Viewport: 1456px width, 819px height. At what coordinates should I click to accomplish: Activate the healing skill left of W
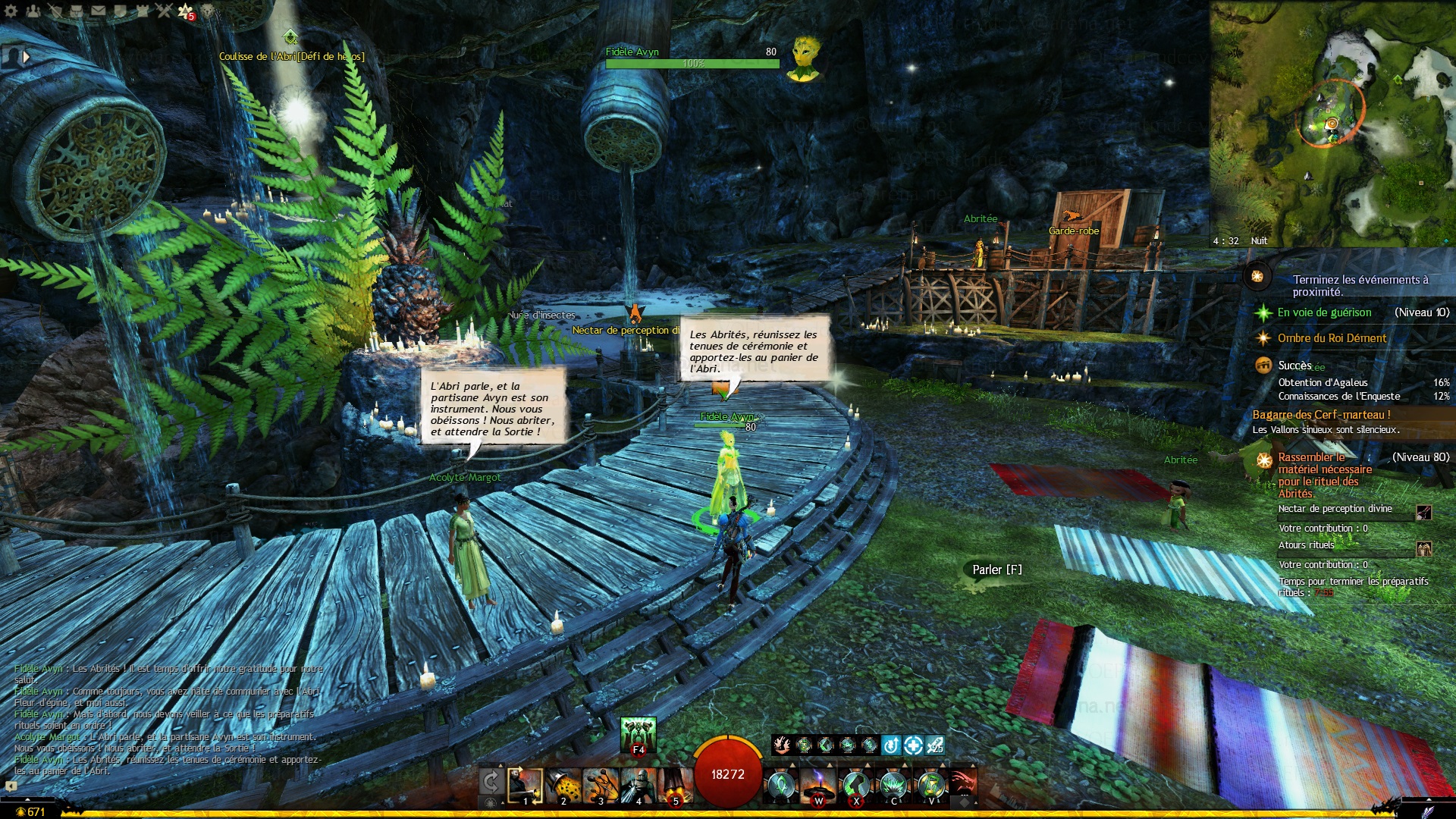pyautogui.click(x=780, y=786)
